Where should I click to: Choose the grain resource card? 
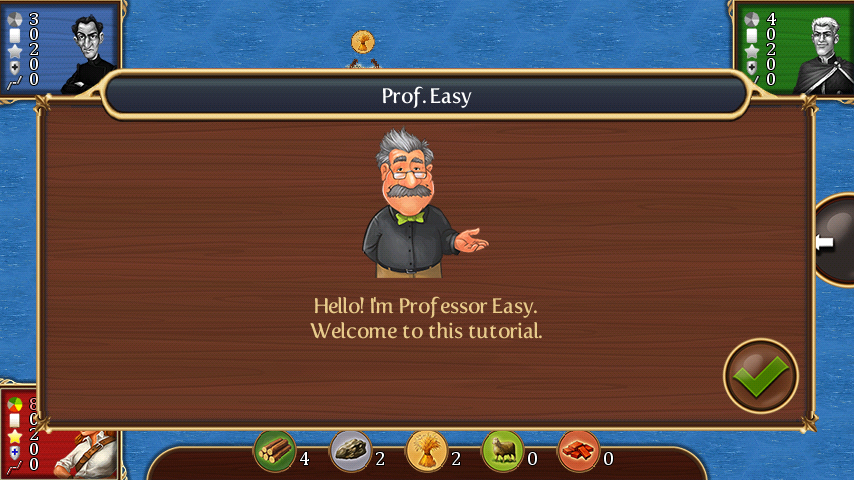(x=426, y=451)
